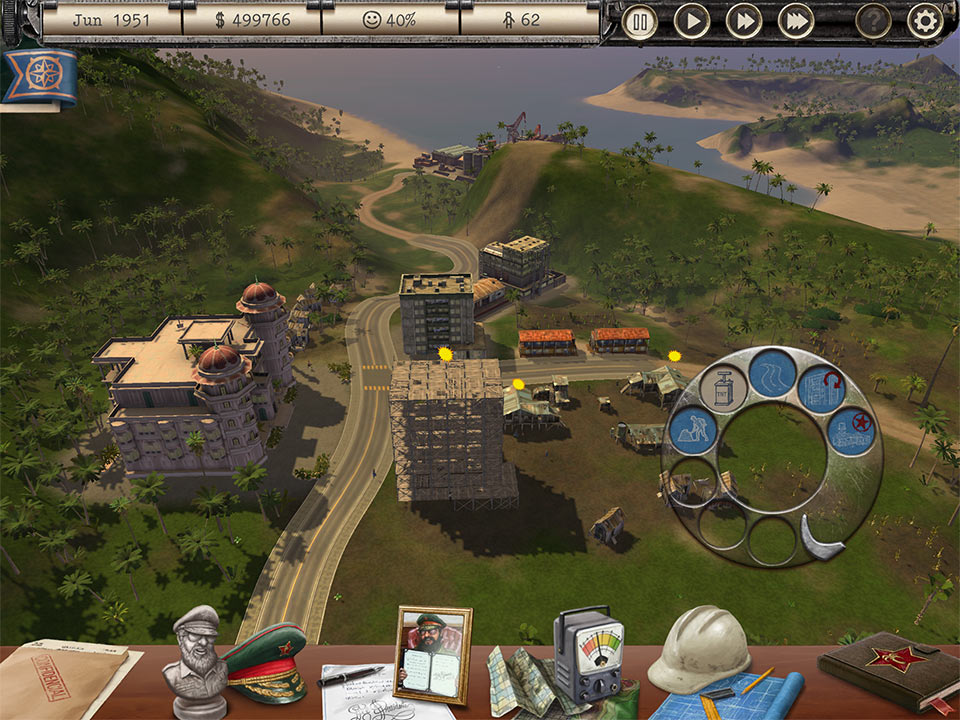Pause the game with the pause button

(640, 21)
